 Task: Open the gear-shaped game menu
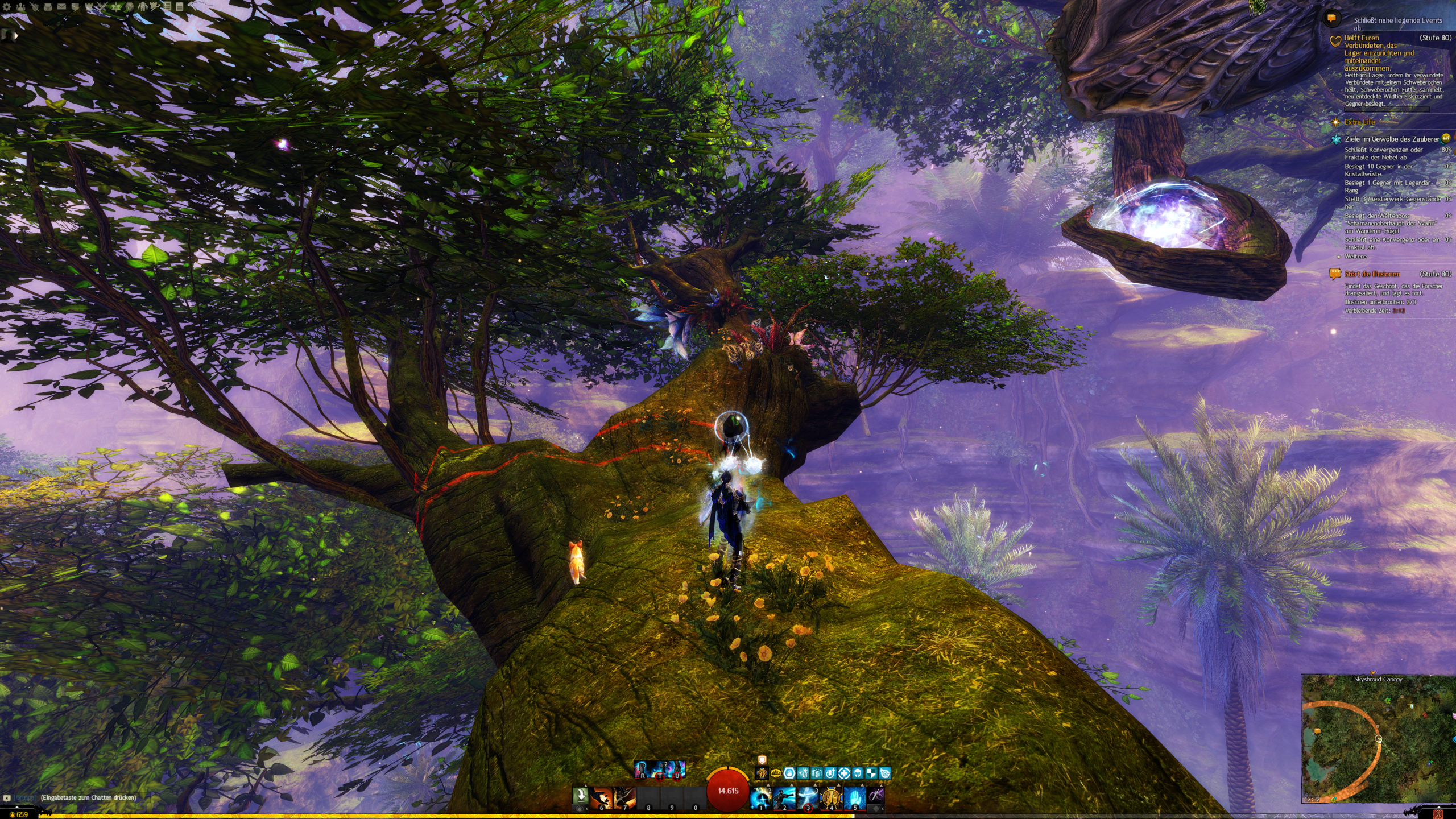point(7,7)
